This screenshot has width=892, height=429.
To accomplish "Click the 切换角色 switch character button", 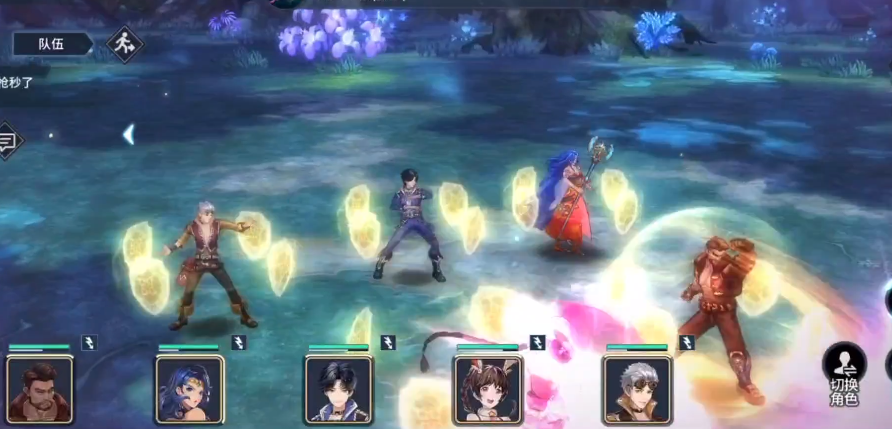I will click(844, 375).
